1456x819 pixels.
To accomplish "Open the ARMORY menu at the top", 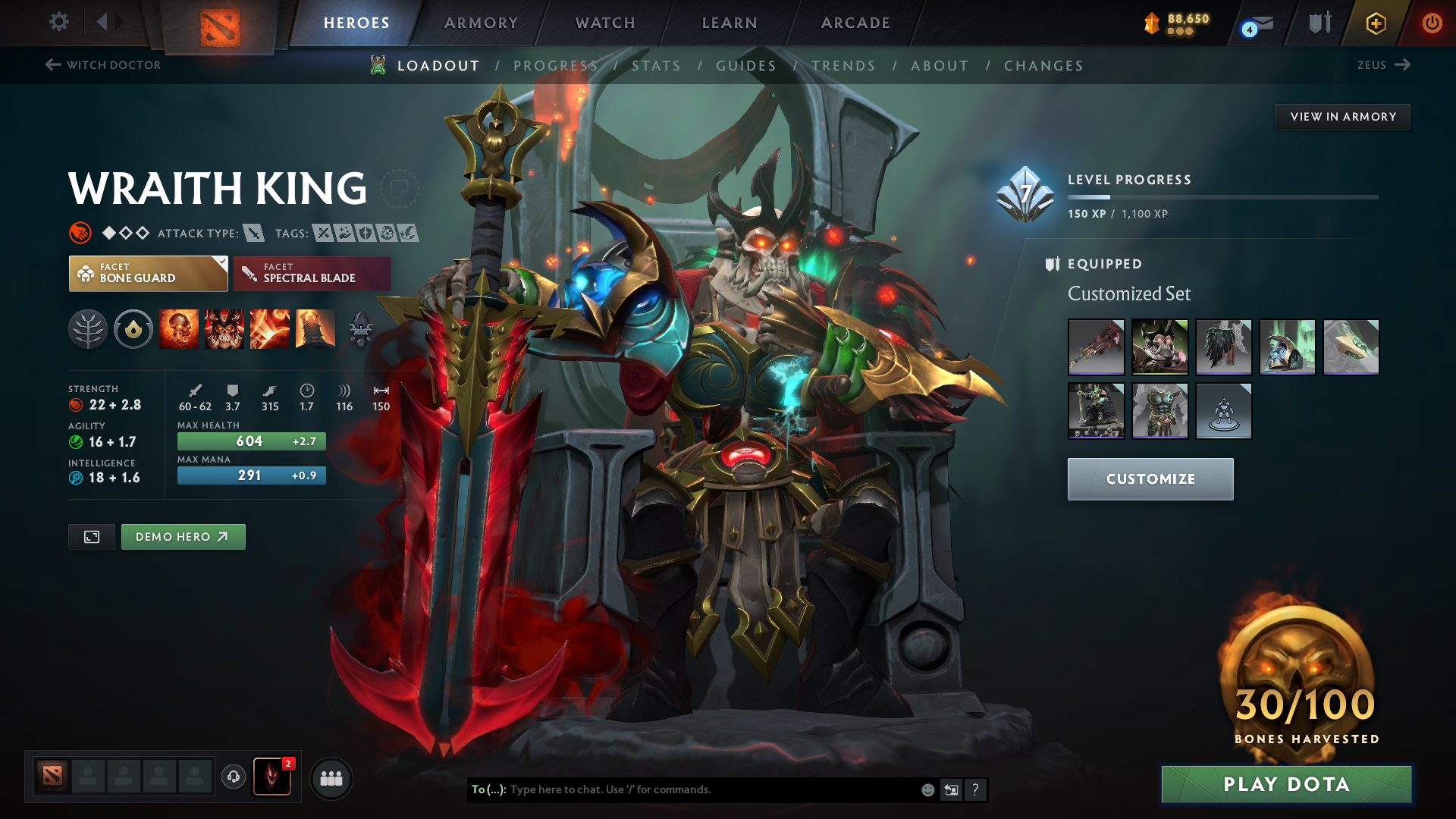I will point(480,23).
